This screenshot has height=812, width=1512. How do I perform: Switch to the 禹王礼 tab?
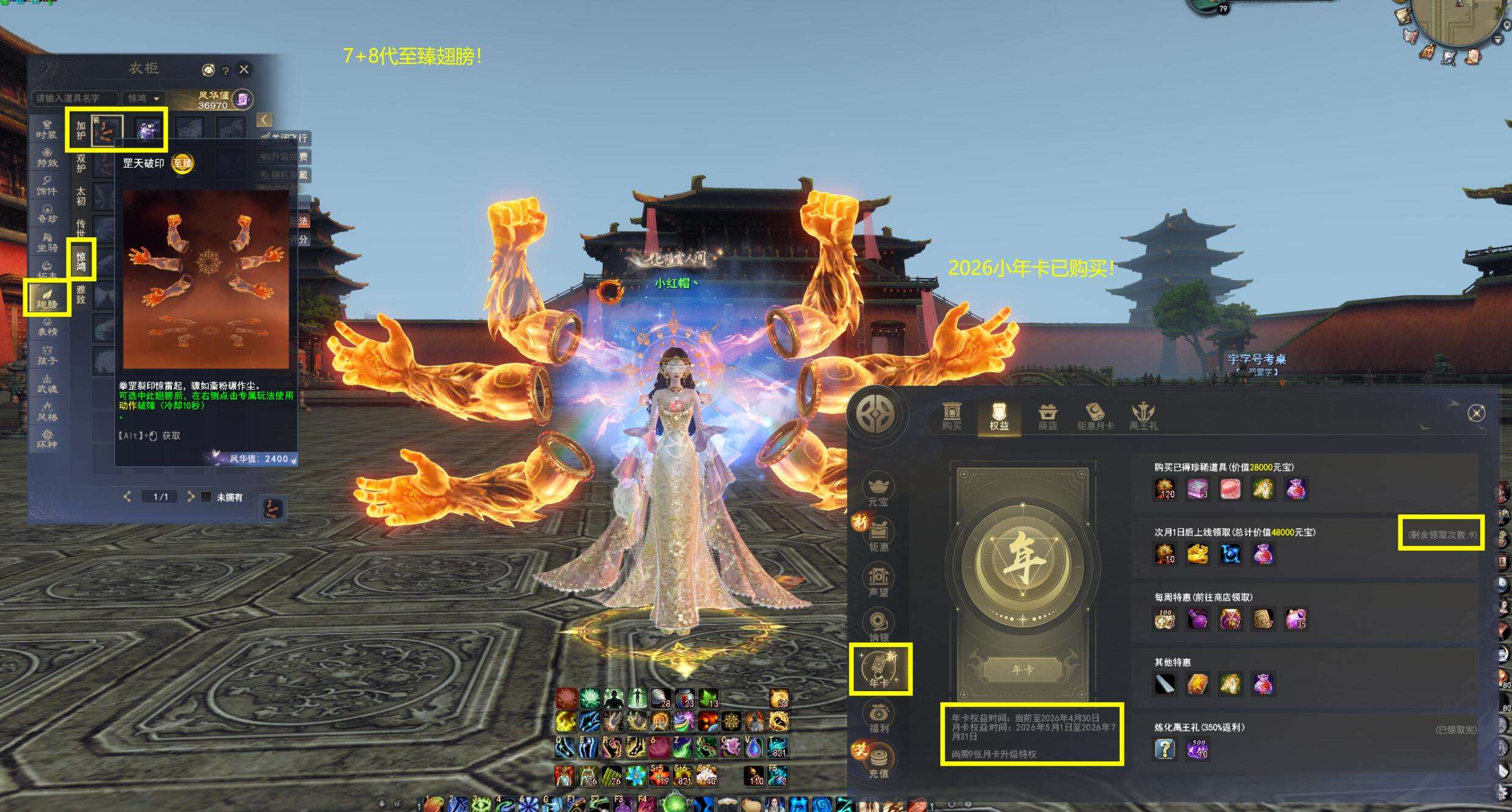click(x=1143, y=416)
